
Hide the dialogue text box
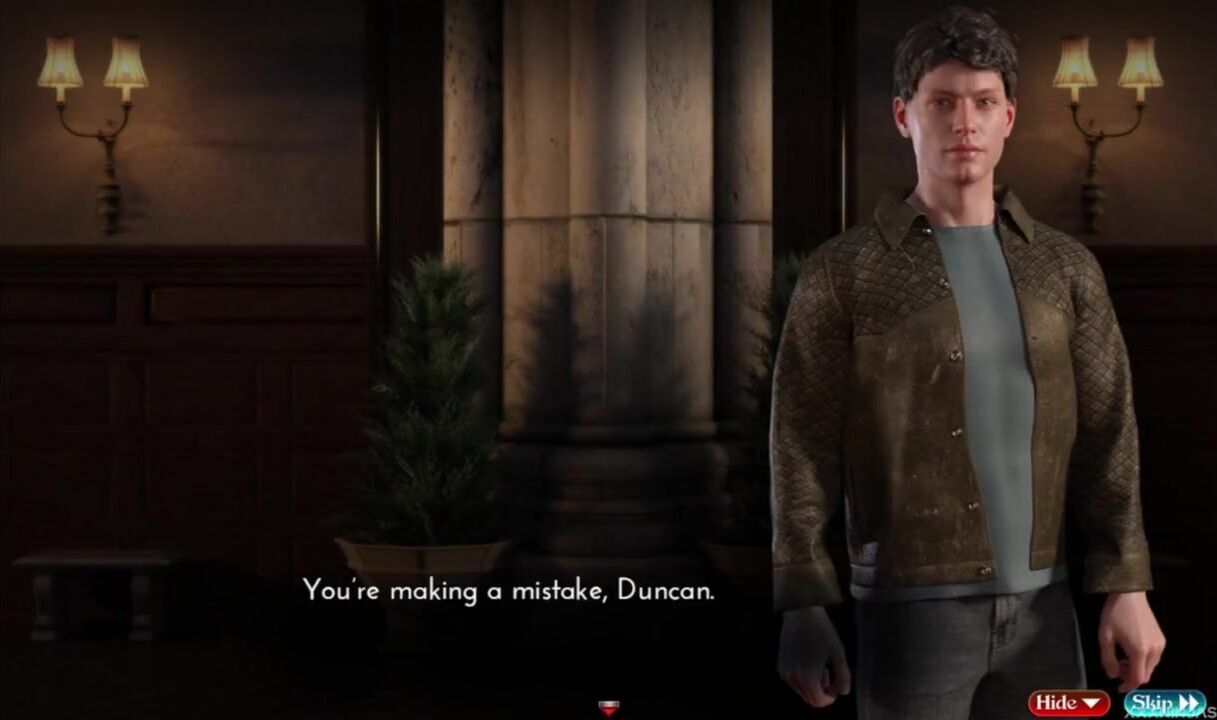(x=1068, y=703)
